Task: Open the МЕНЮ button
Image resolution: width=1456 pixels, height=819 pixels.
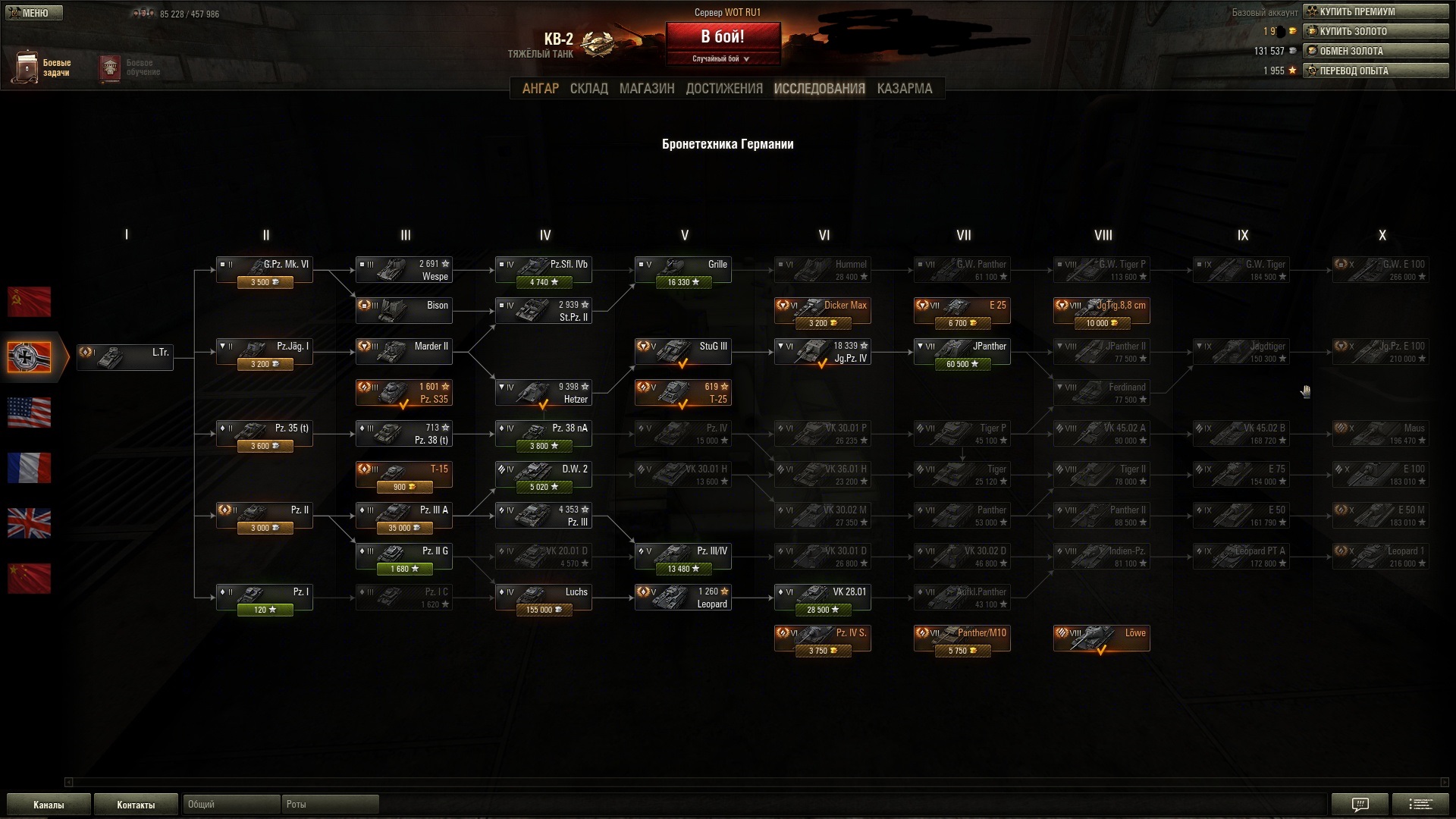Action: [33, 13]
